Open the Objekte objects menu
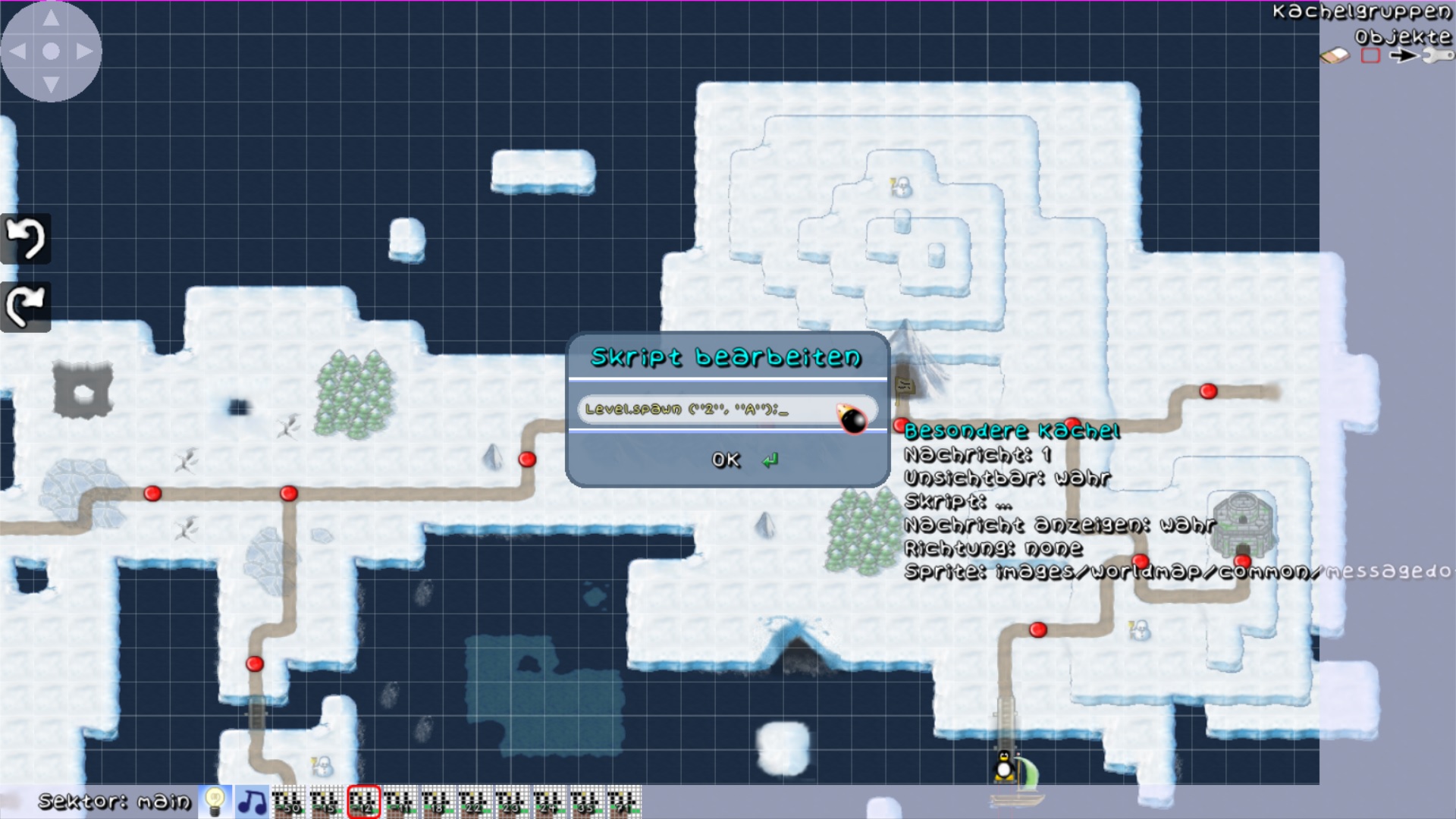 tap(1402, 36)
